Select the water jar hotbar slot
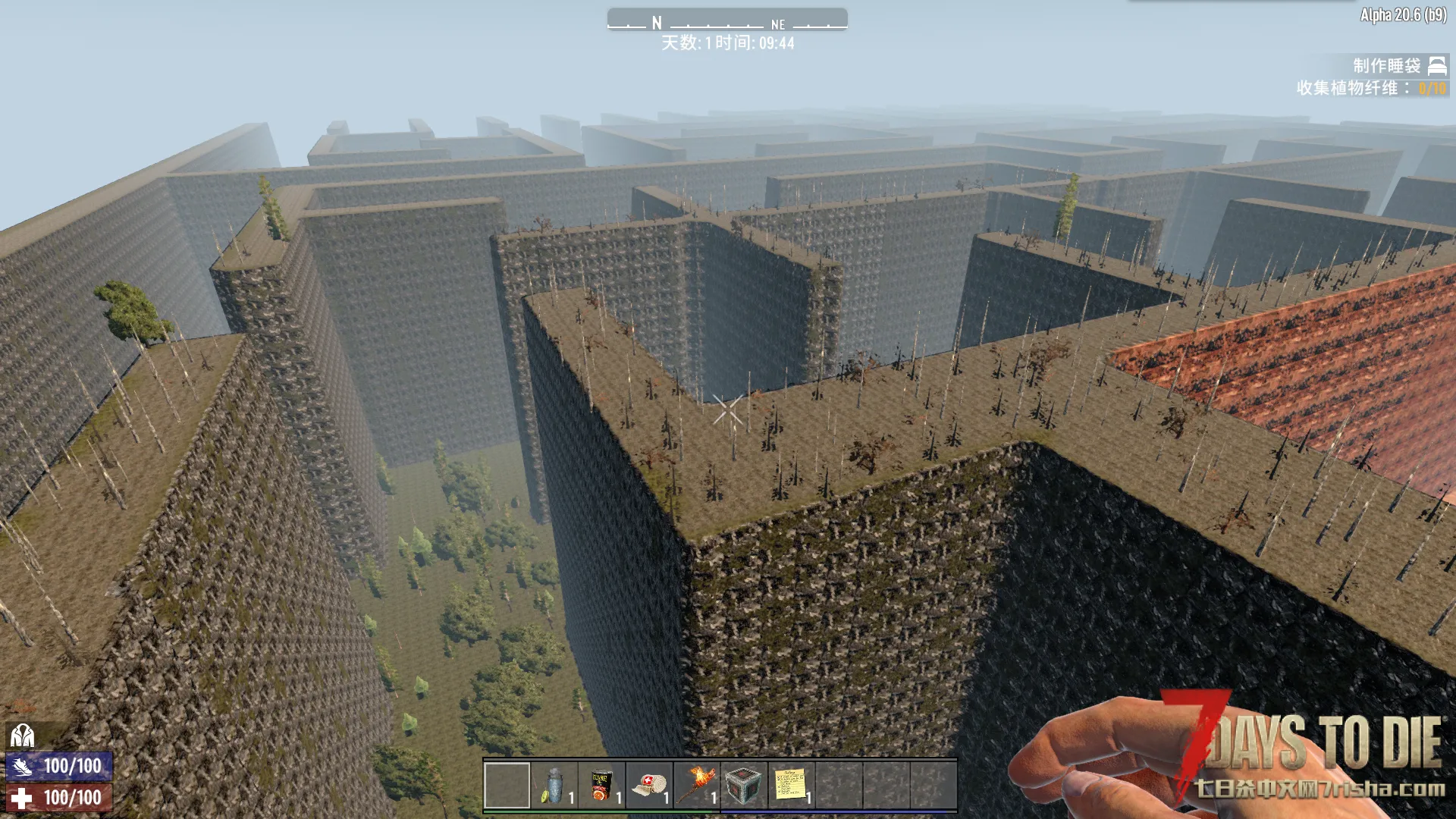 tap(554, 785)
